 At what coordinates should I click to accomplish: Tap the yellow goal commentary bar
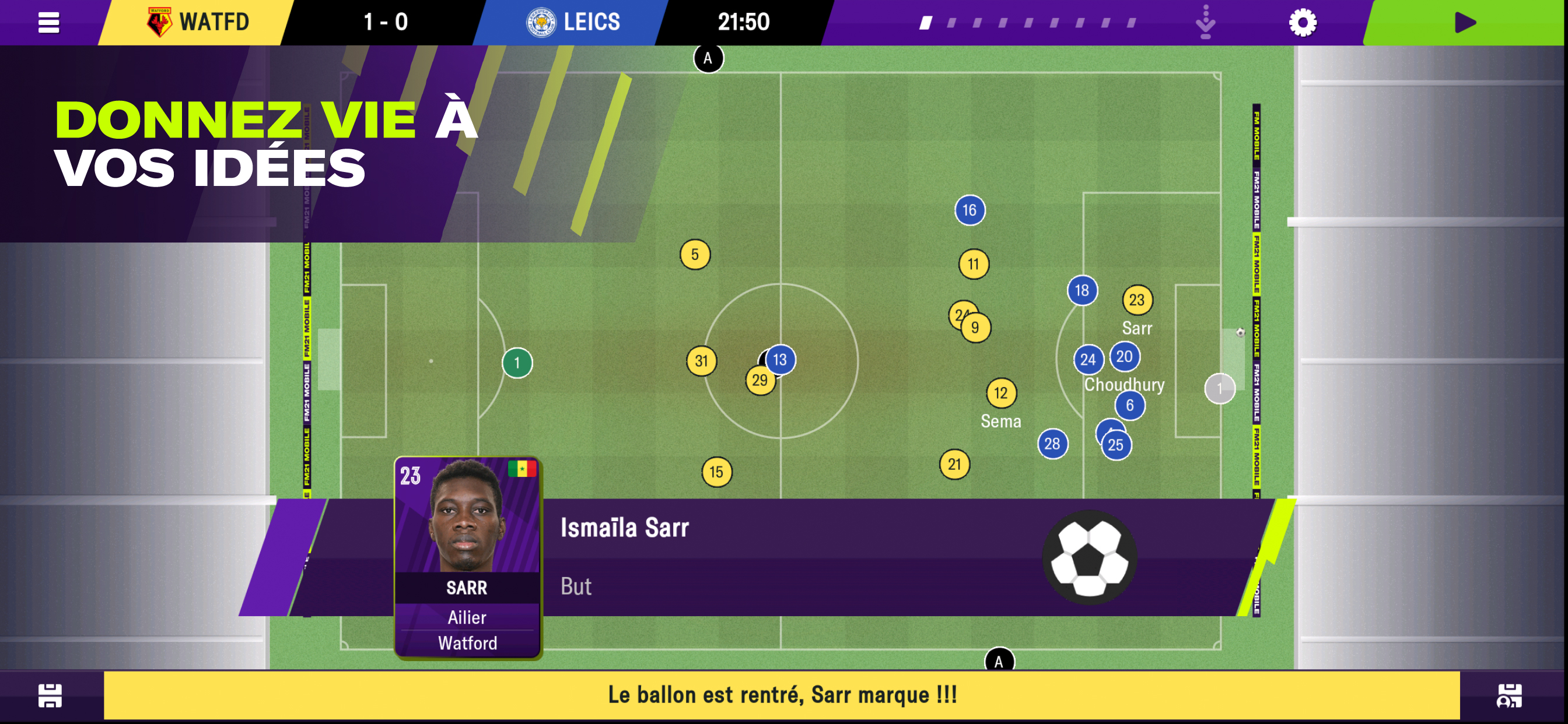click(782, 695)
